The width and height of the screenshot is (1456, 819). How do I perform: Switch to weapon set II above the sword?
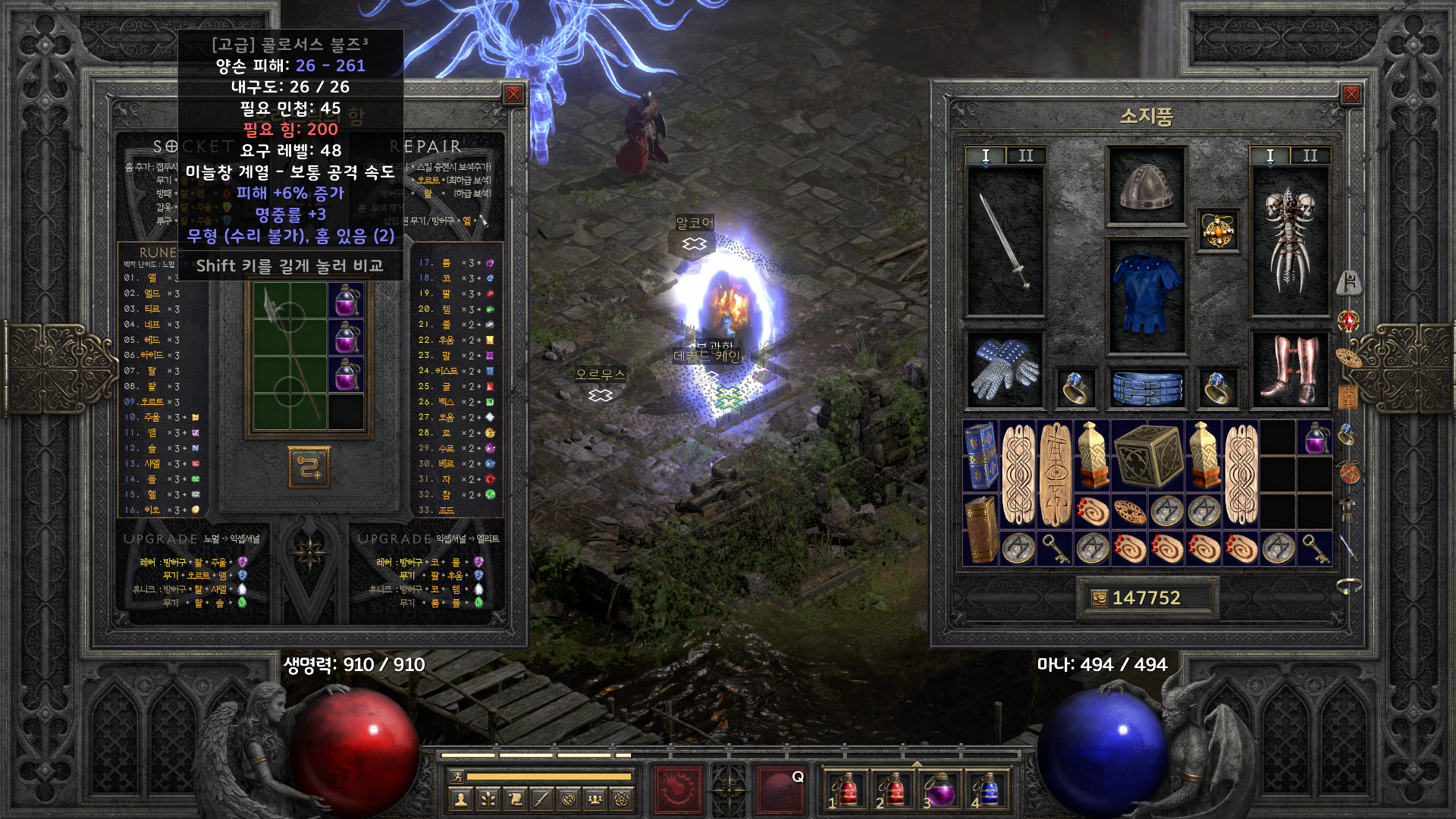point(1025,155)
